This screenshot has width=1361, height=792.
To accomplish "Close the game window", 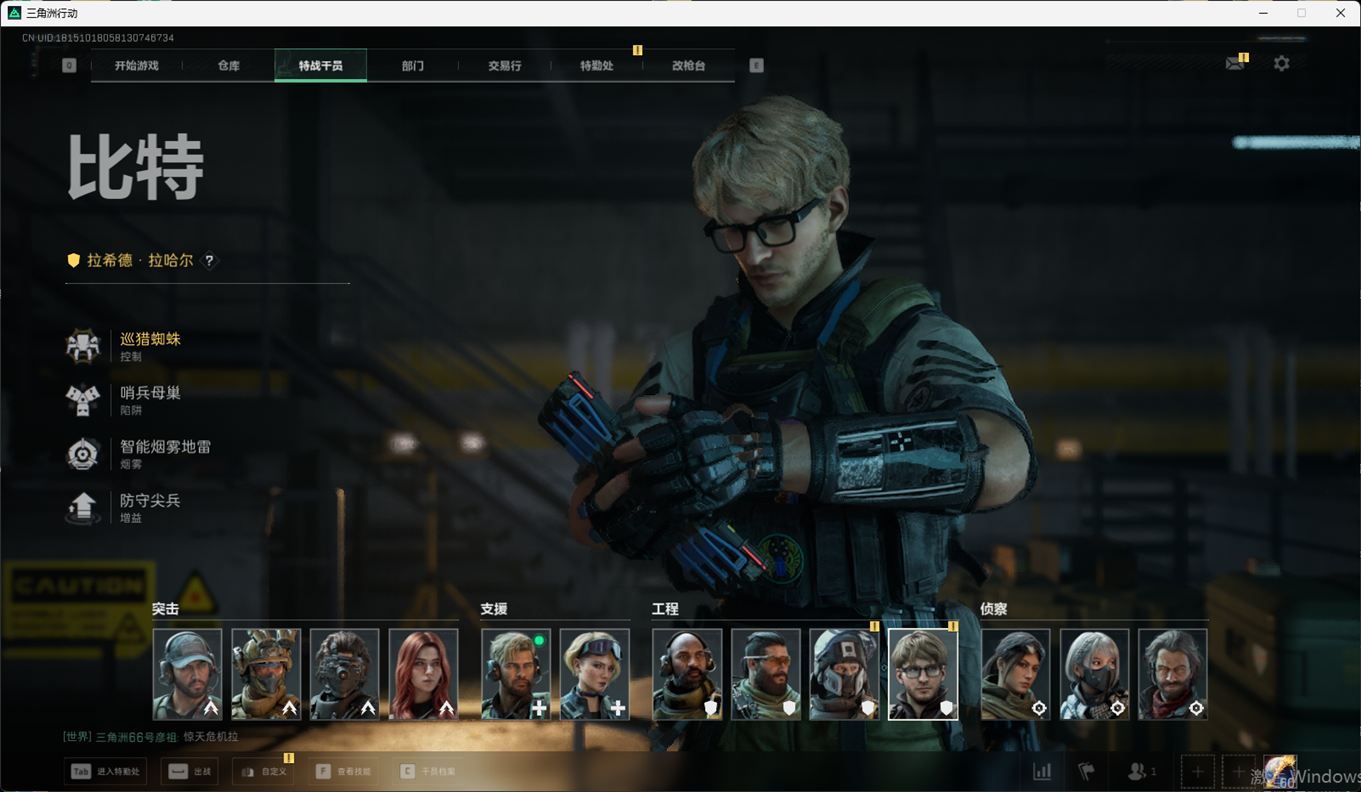I will [1340, 13].
